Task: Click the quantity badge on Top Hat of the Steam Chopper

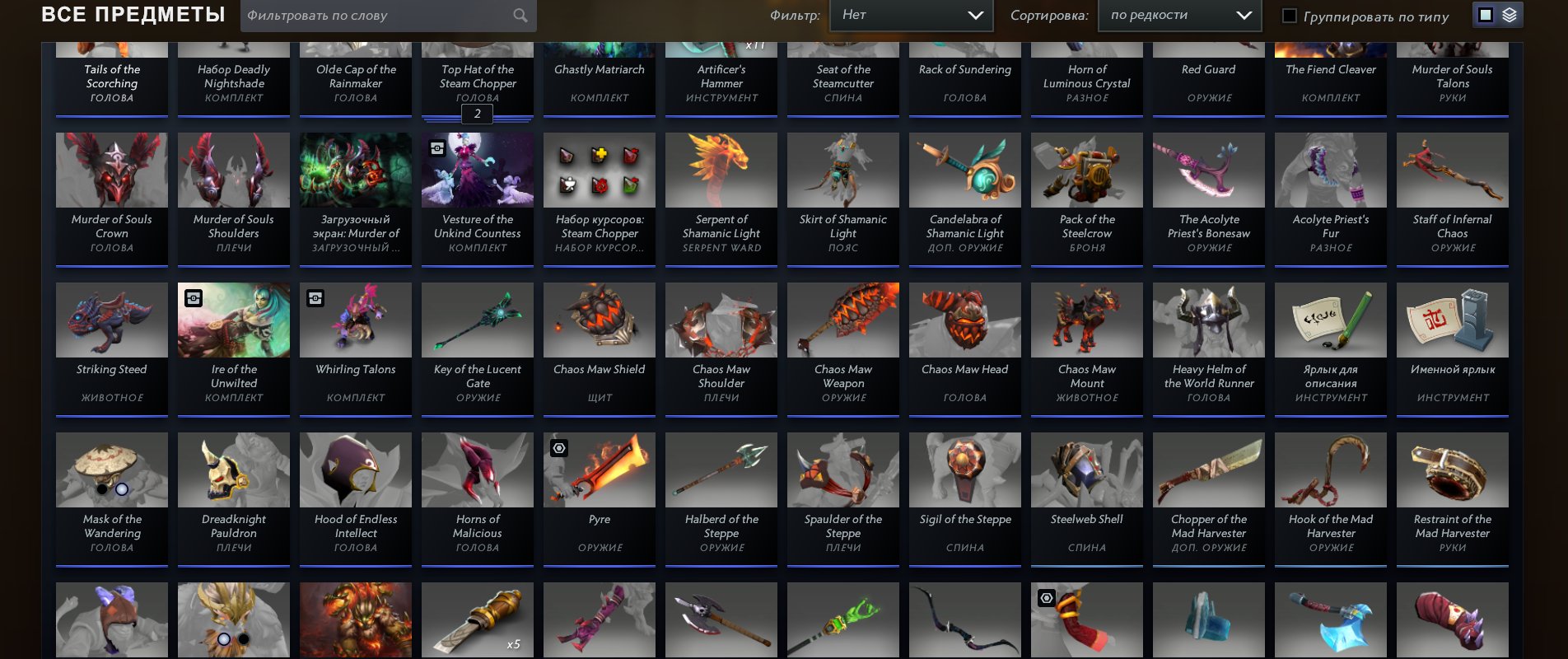Action: (477, 115)
